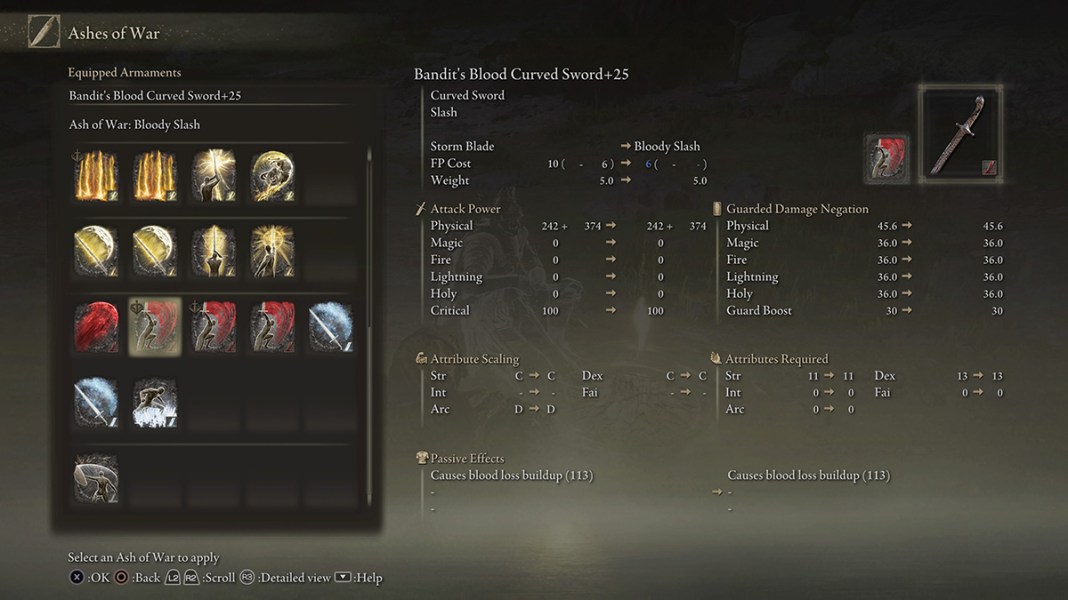The height and width of the screenshot is (600, 1068).
Task: Click the Bloody Slash preview icon beside the sword
Action: coord(887,158)
